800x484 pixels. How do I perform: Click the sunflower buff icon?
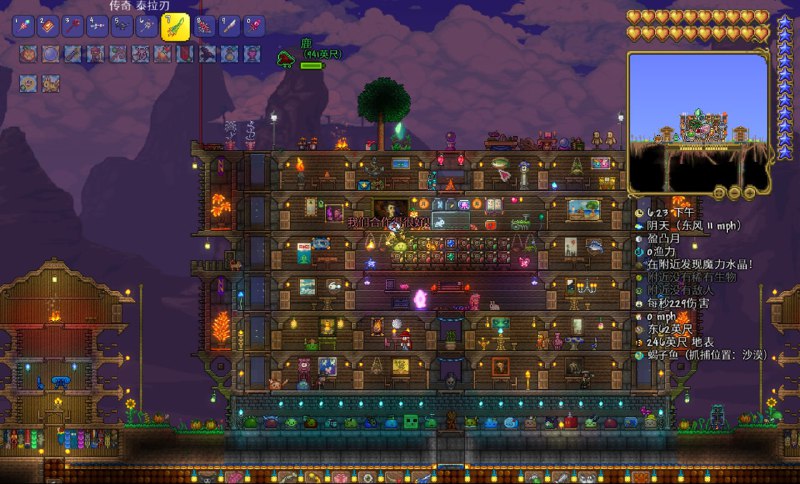[28, 83]
